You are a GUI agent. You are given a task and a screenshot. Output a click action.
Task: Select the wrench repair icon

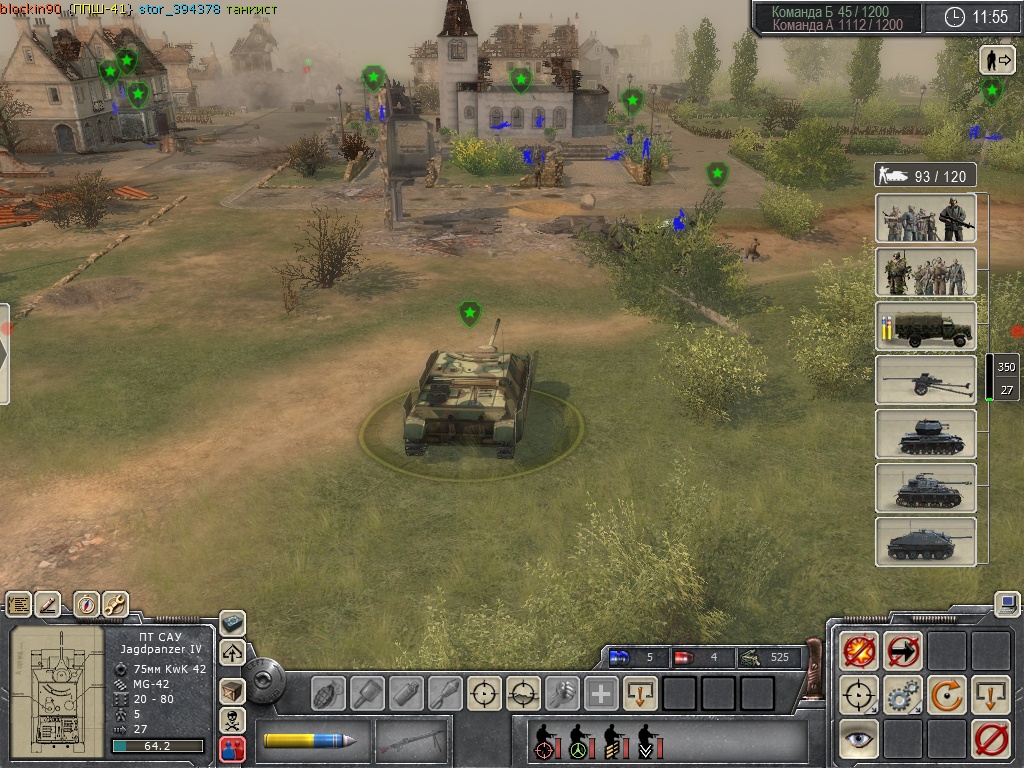tap(115, 604)
